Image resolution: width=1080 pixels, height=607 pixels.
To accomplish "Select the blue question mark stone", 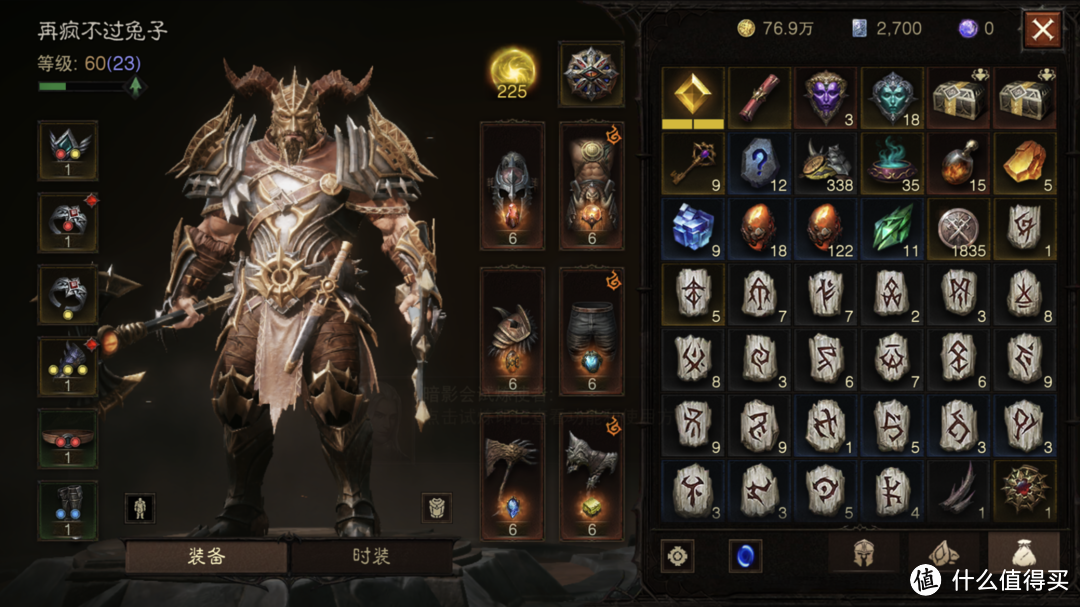I will (760, 163).
